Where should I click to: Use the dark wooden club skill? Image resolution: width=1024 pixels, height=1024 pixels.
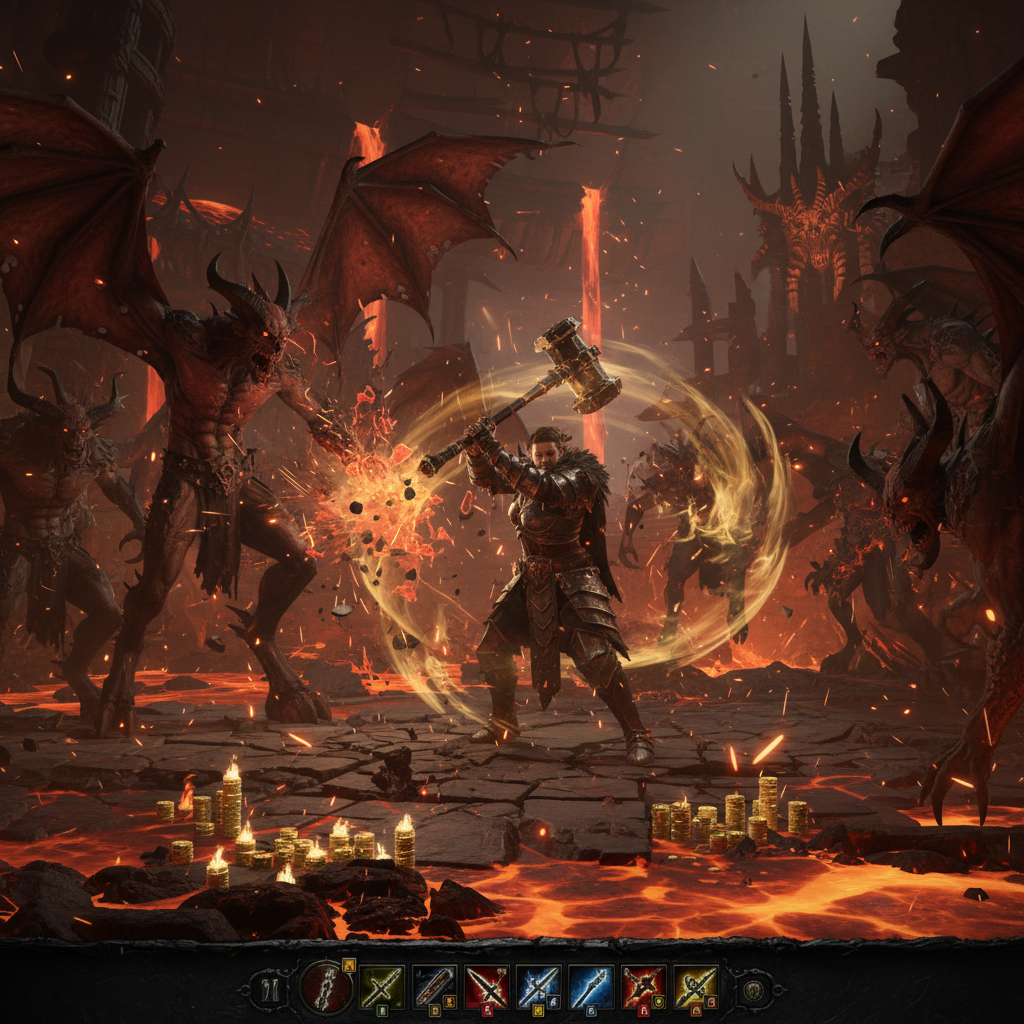[435, 987]
